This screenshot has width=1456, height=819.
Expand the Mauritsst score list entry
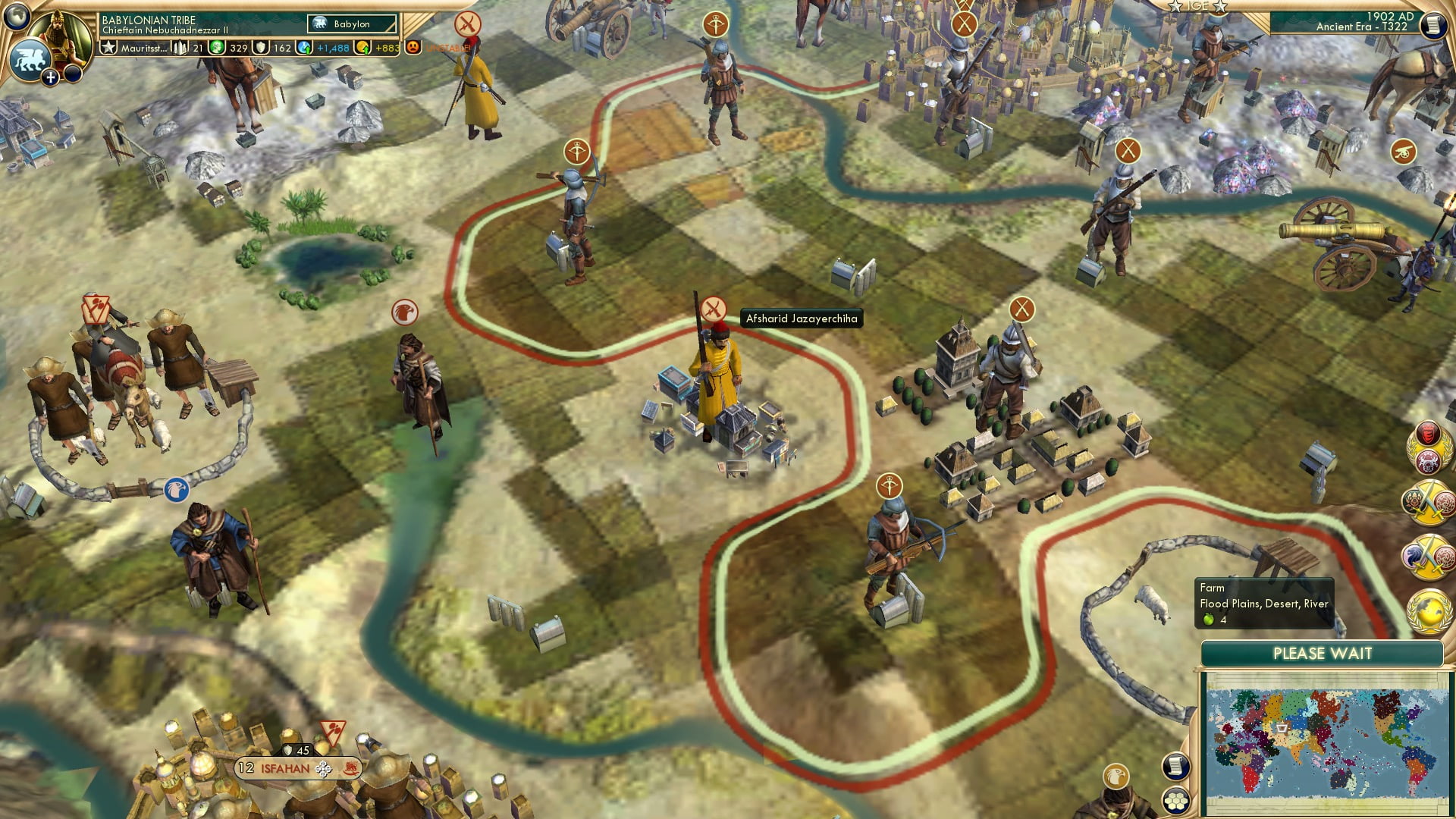(x=144, y=48)
